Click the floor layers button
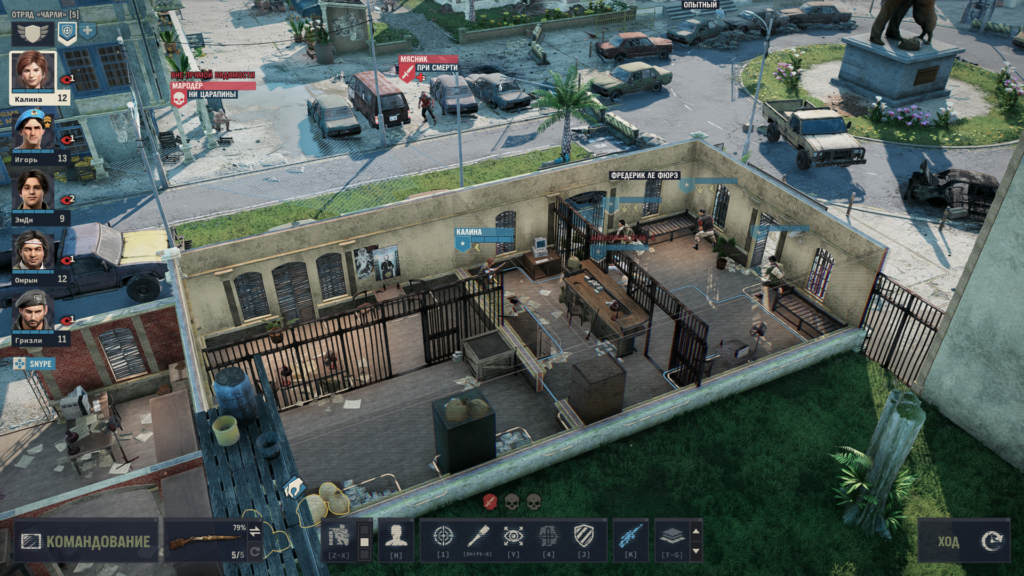Image resolution: width=1024 pixels, height=576 pixels. [672, 536]
